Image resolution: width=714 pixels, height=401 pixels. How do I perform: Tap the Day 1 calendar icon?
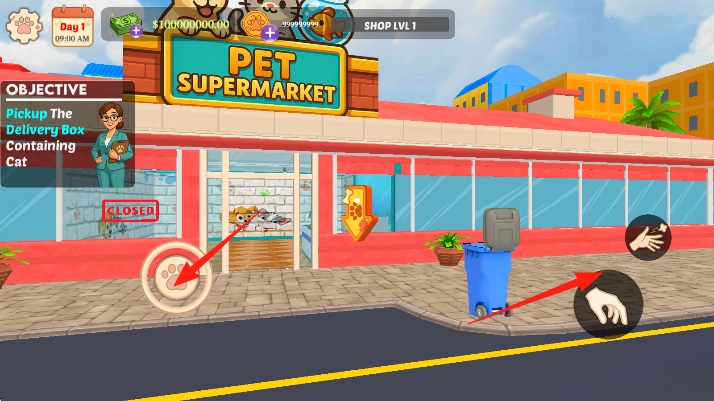[x=71, y=24]
